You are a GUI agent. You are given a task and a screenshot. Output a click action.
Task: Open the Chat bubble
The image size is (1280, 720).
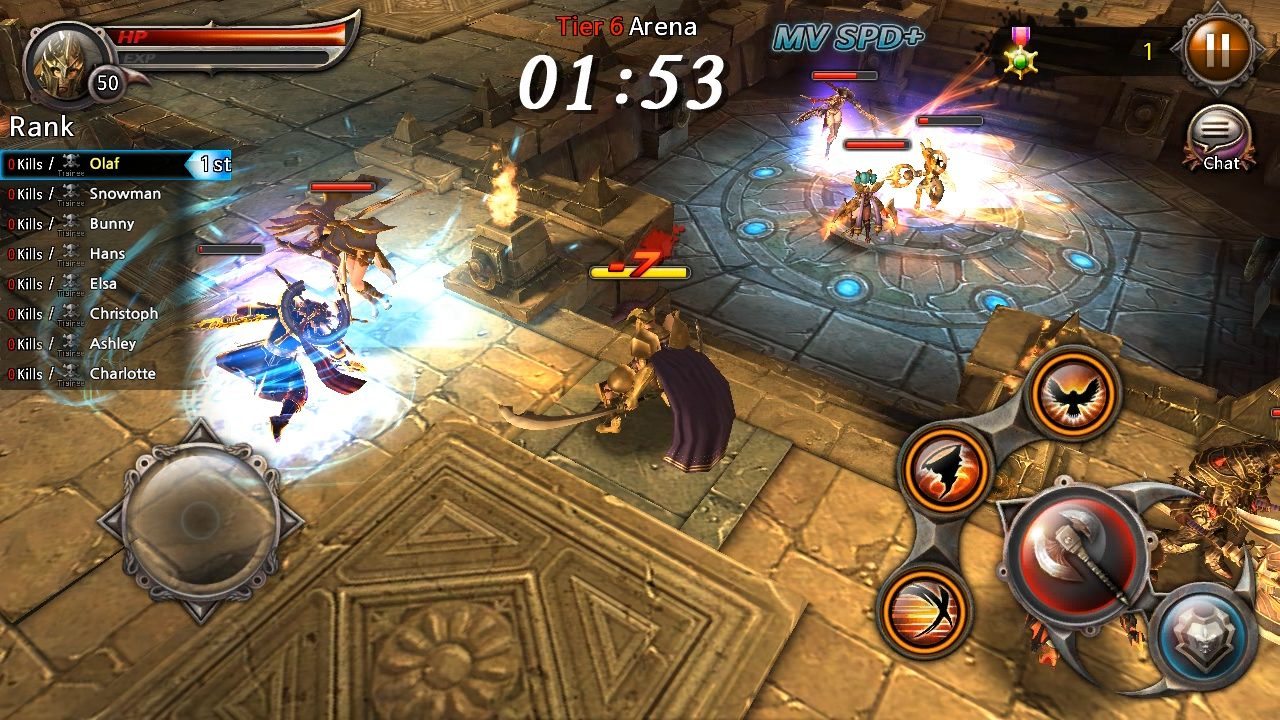pyautogui.click(x=1220, y=138)
